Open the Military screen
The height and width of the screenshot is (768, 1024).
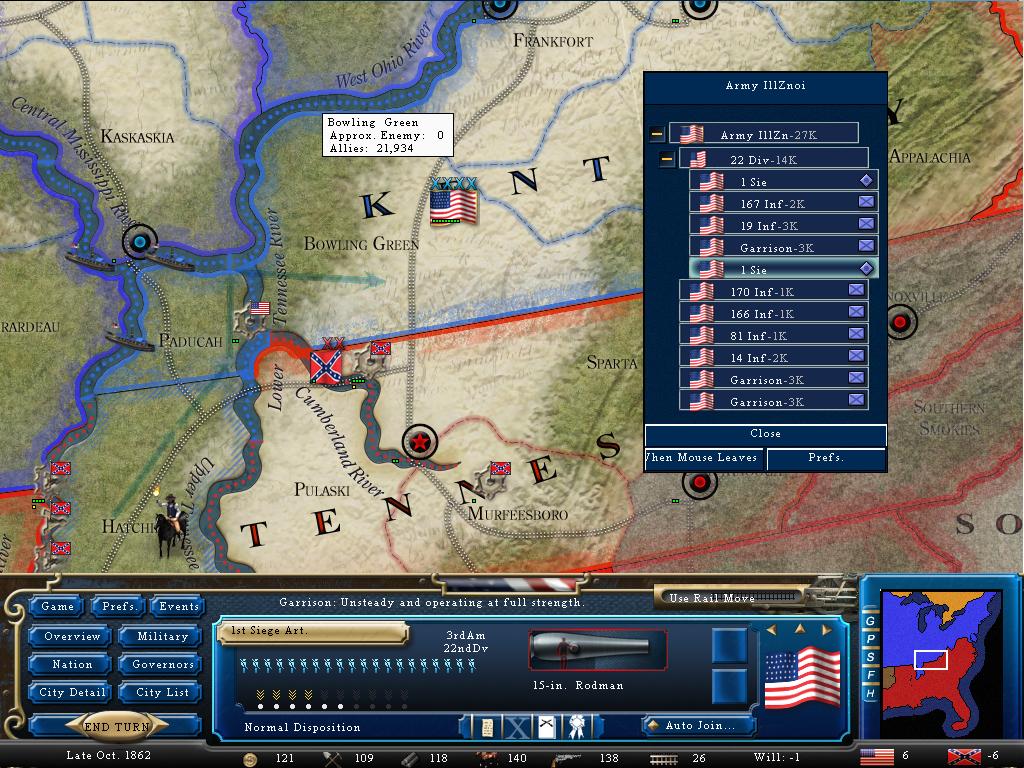(x=162, y=636)
